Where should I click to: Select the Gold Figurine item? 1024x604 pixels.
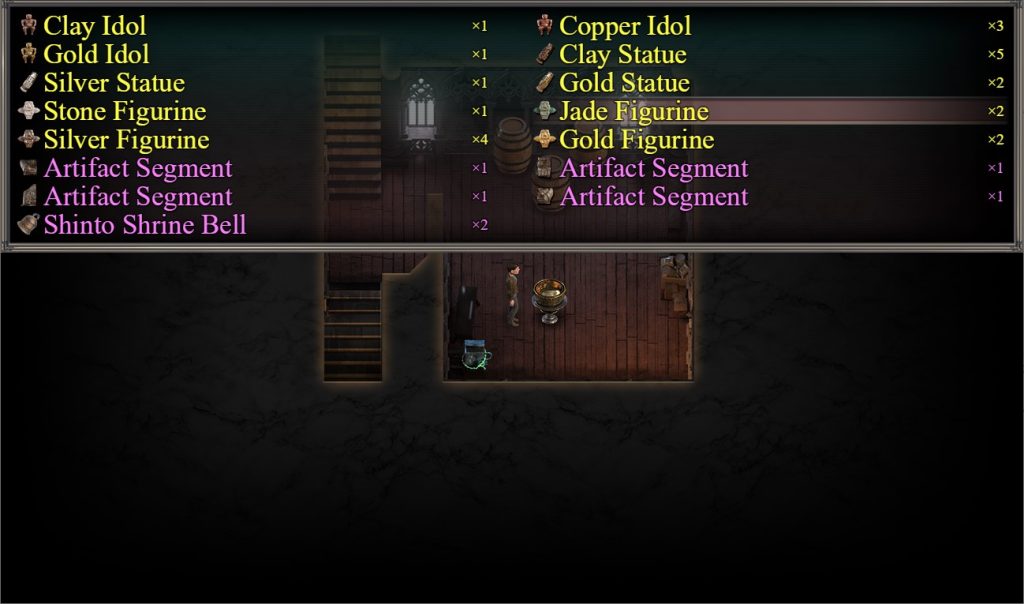pos(636,140)
